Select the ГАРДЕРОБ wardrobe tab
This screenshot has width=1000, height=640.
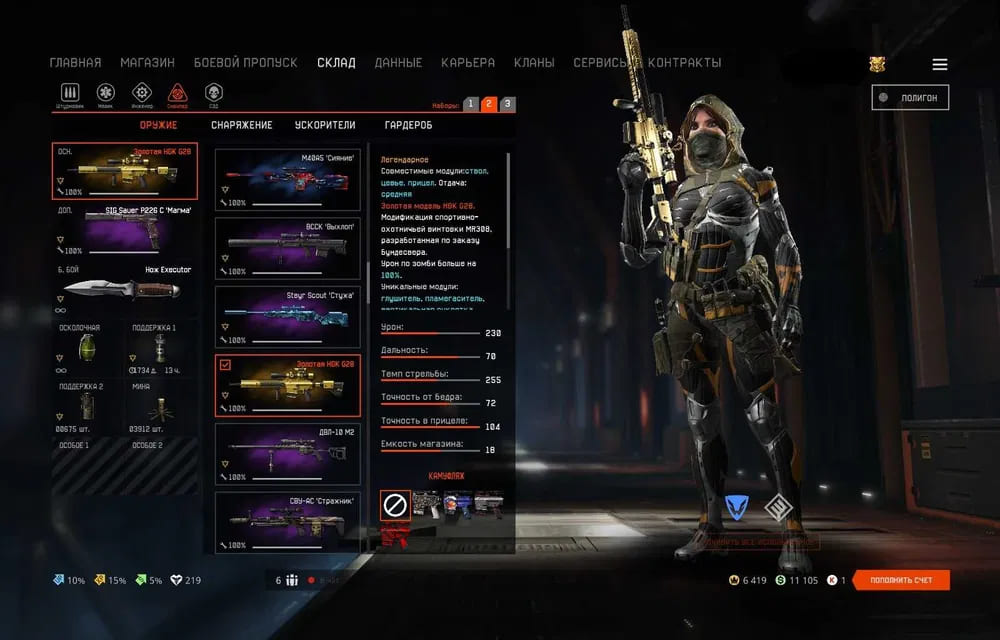pos(409,125)
